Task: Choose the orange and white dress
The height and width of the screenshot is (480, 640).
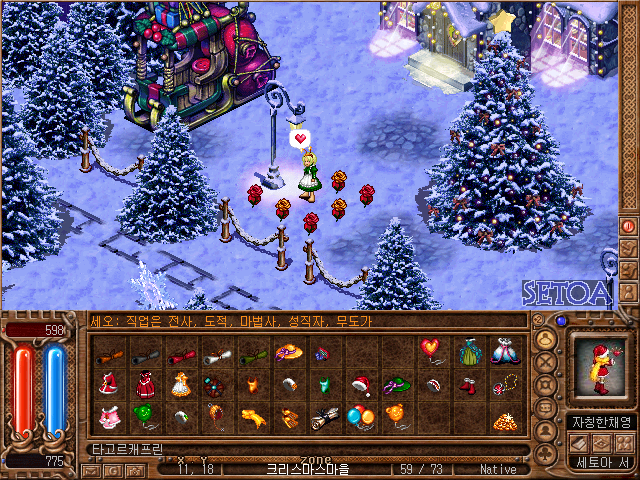Action: [181, 383]
